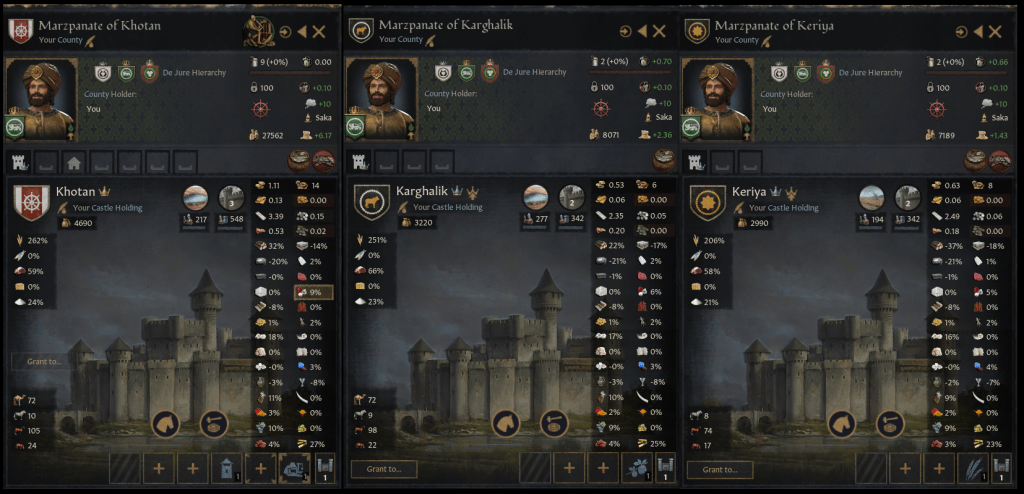
Task: Click the craftsman icon in Khotan's header
Action: click(259, 32)
